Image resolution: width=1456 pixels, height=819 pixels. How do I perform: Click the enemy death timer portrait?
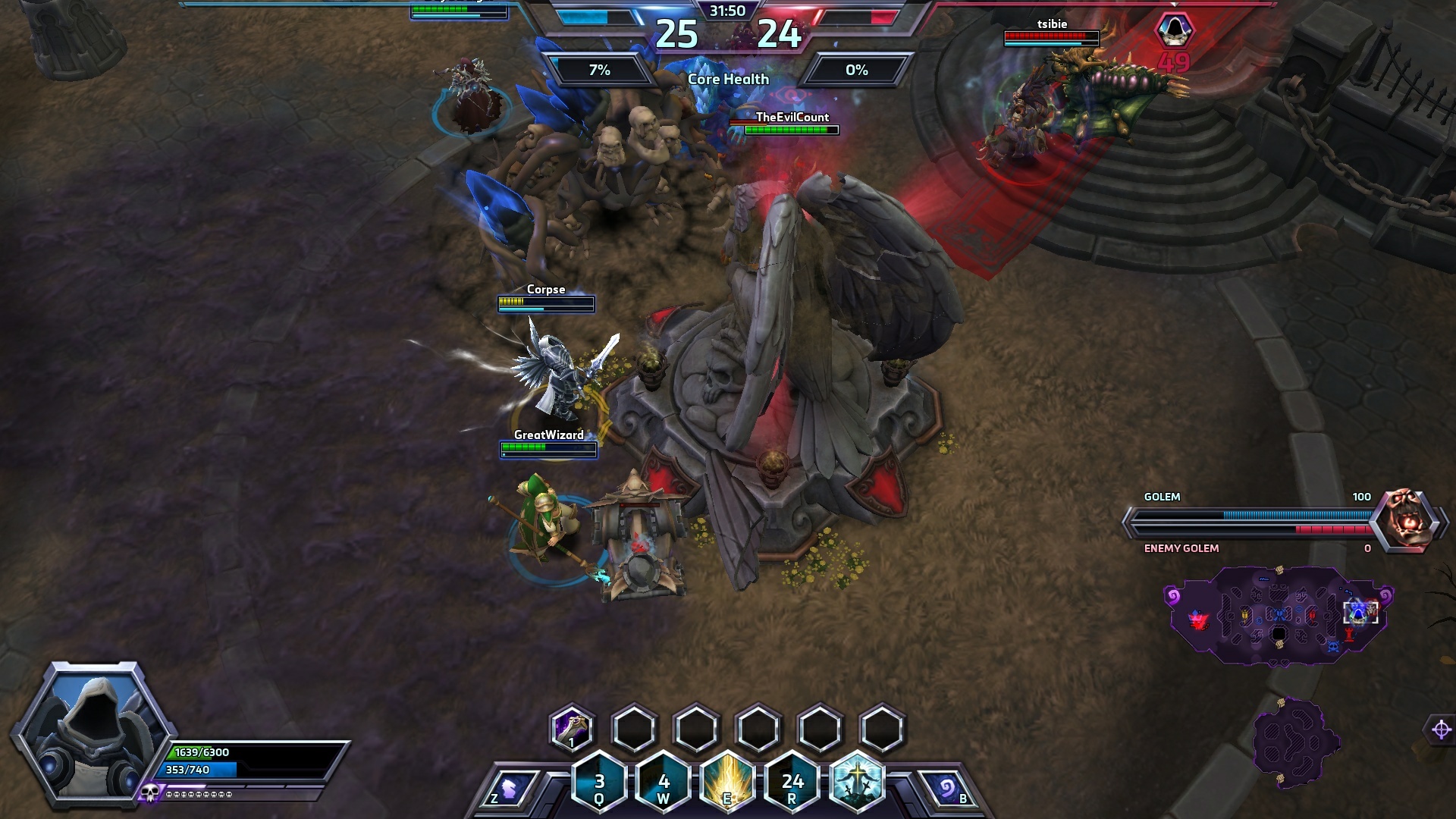coord(1174,30)
